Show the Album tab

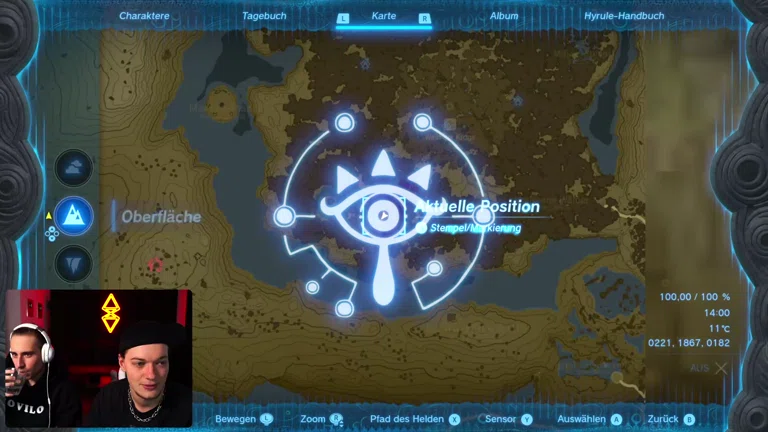[x=504, y=16]
